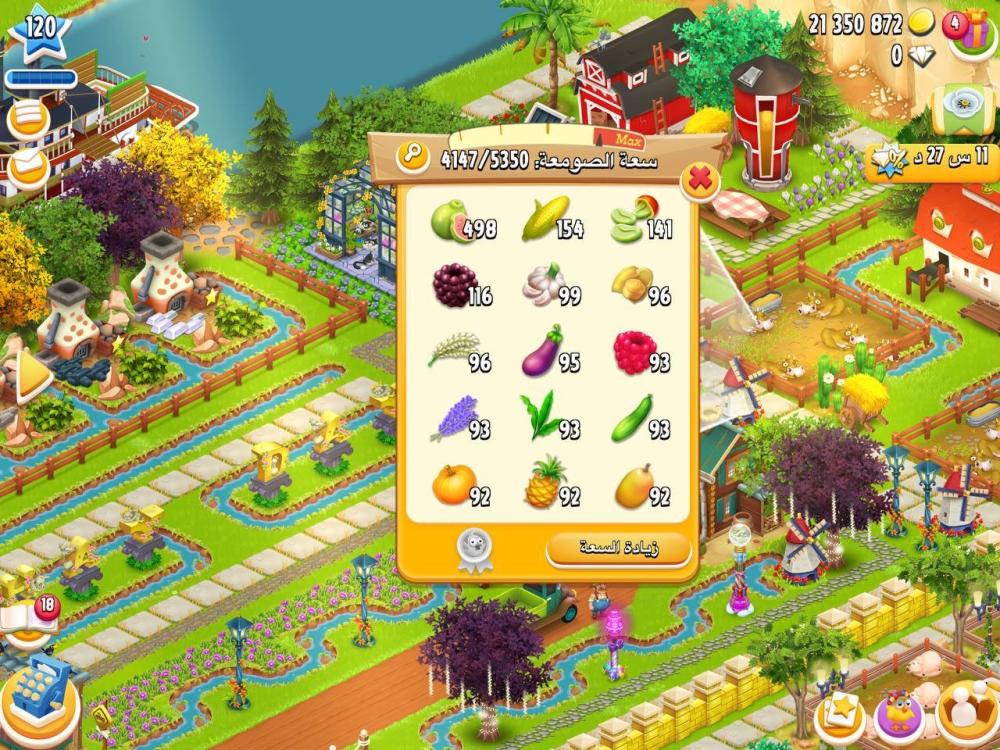Viewport: 1000px width, 750px height.
Task: Open the map with compass button
Action: point(960,104)
